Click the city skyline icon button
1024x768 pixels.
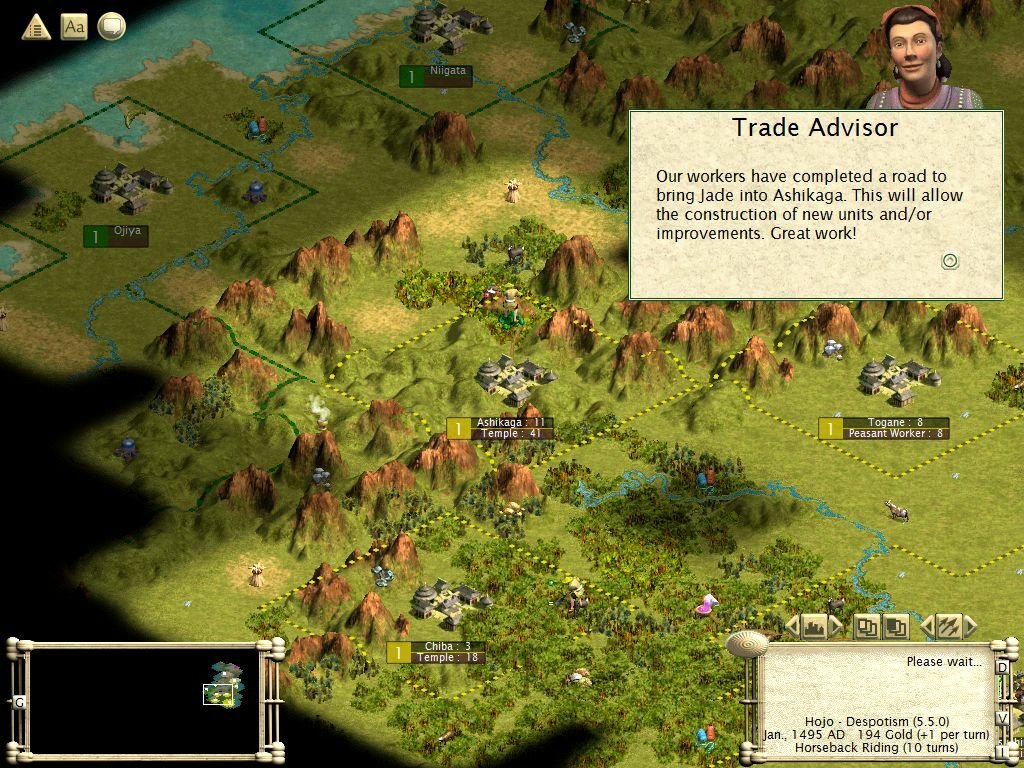coord(814,627)
